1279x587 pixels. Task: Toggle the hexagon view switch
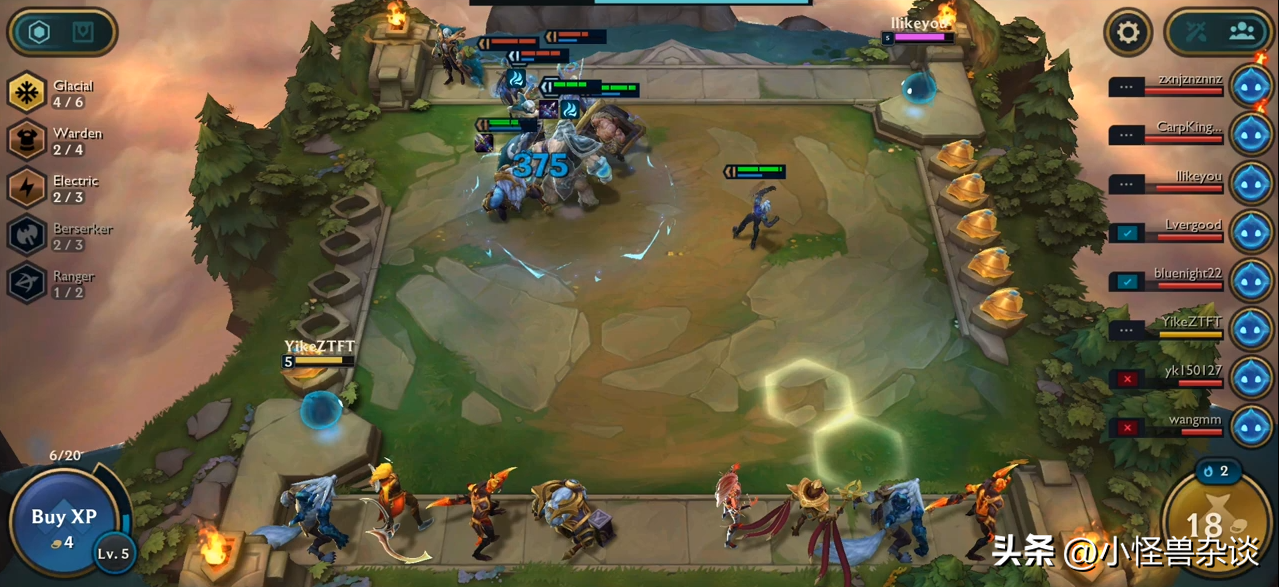[62, 33]
